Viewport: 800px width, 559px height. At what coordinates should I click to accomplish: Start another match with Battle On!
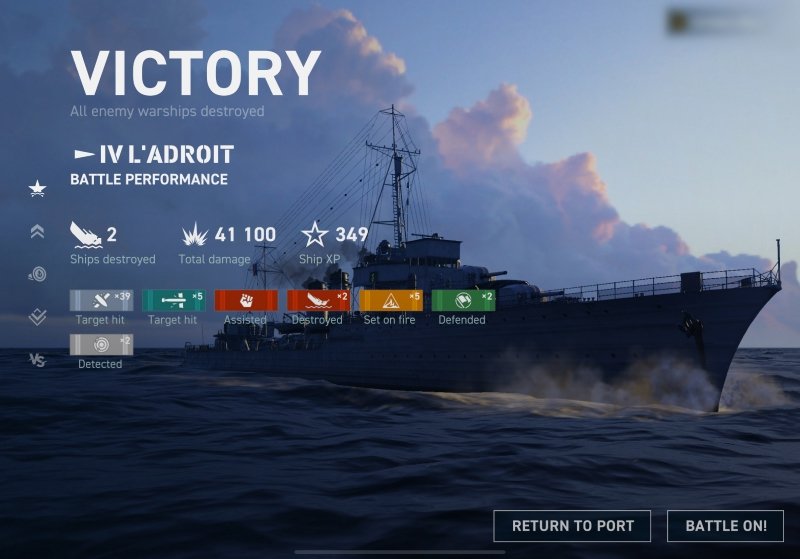pyautogui.click(x=726, y=526)
